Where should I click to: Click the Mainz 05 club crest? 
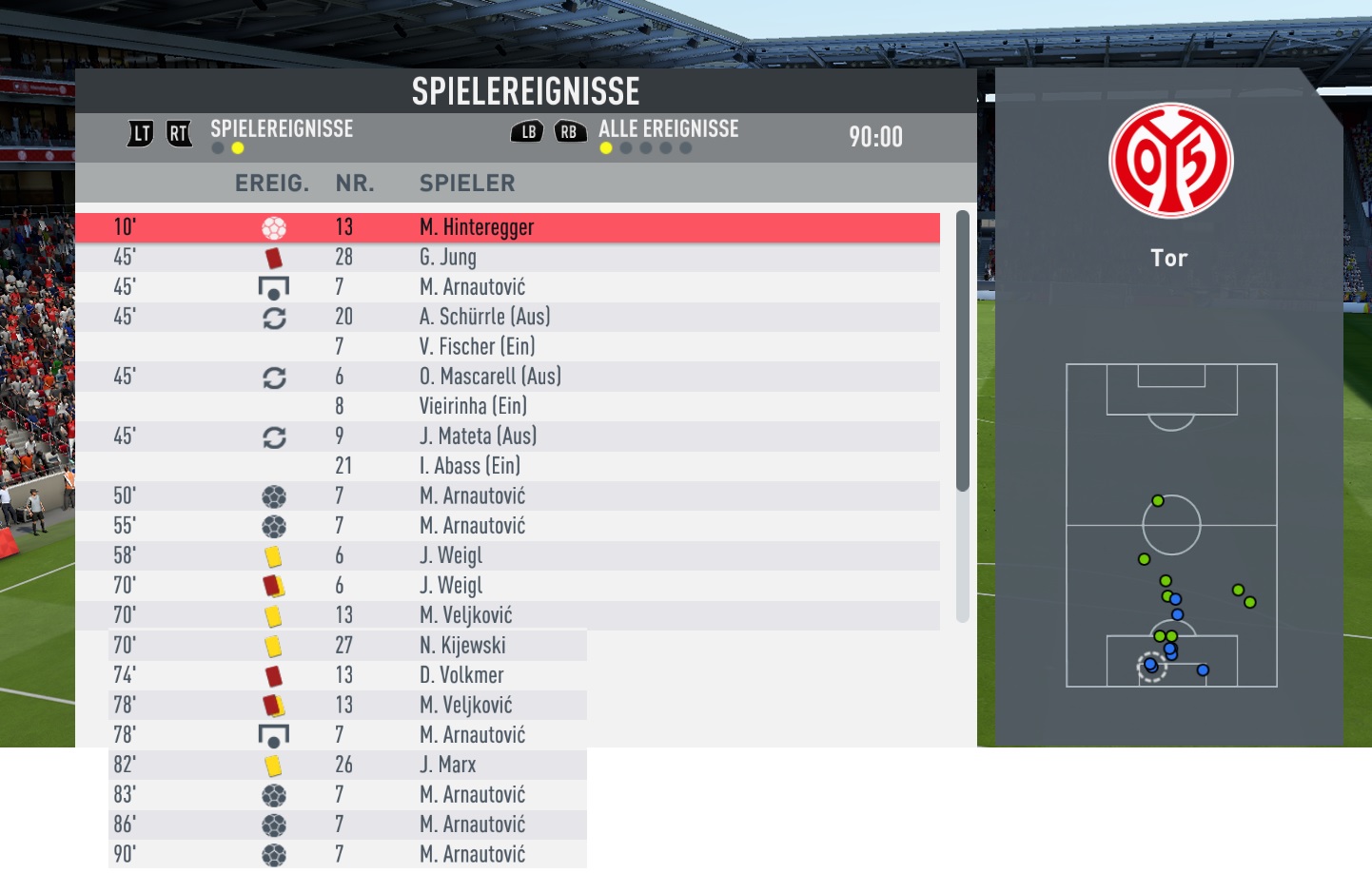[x=1170, y=161]
